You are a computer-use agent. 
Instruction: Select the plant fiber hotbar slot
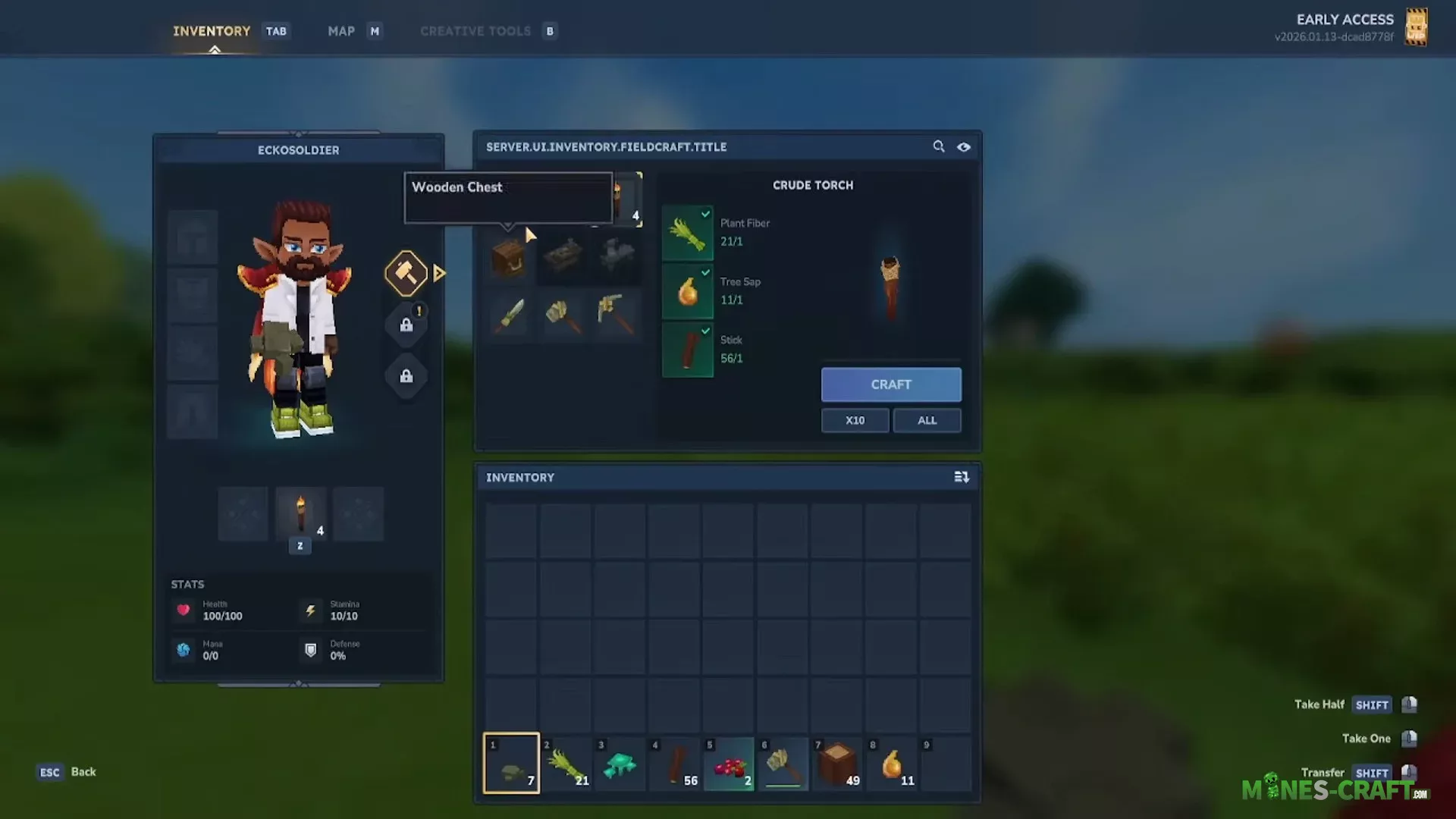(x=566, y=764)
